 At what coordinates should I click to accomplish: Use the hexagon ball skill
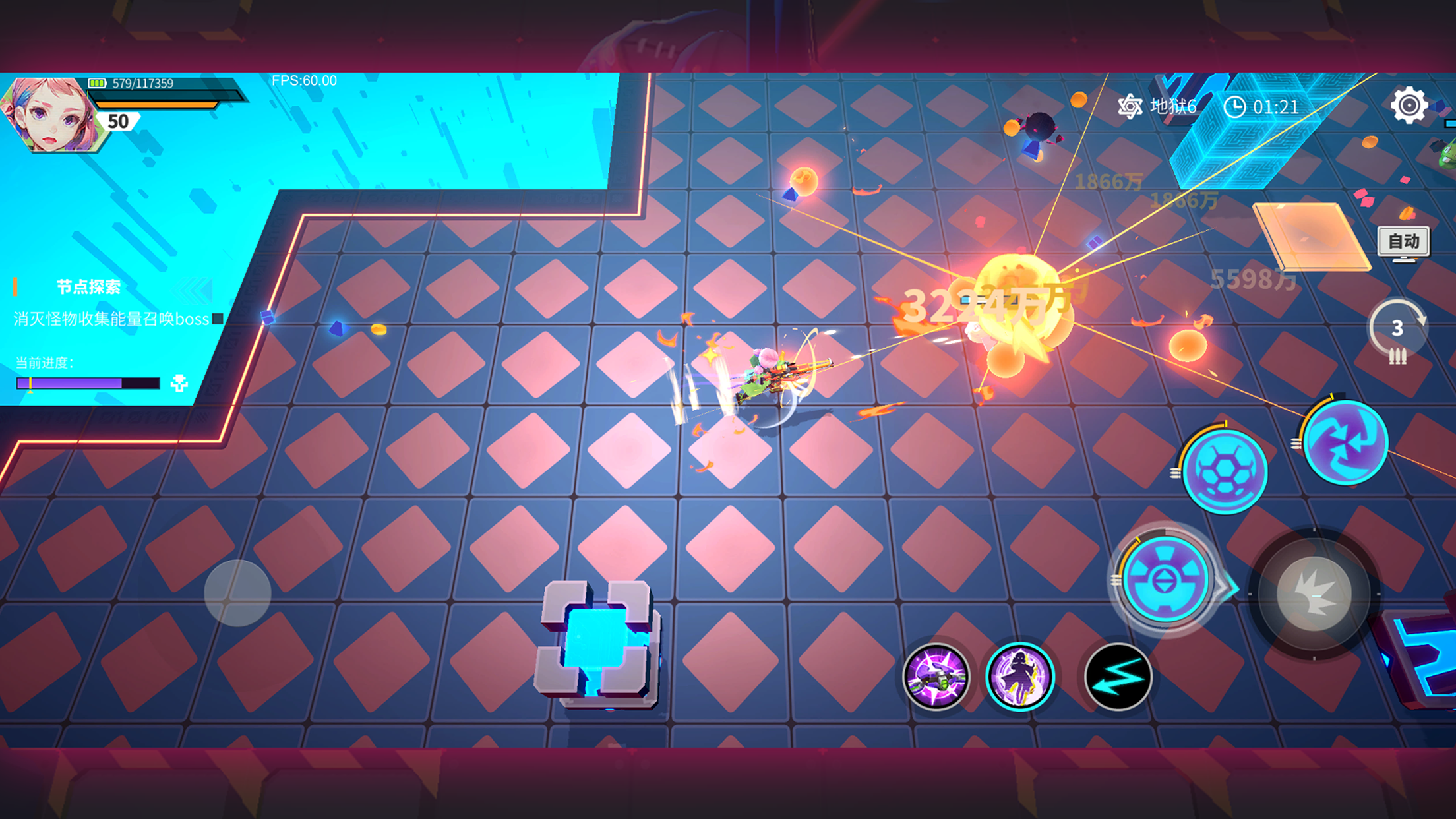click(1225, 471)
